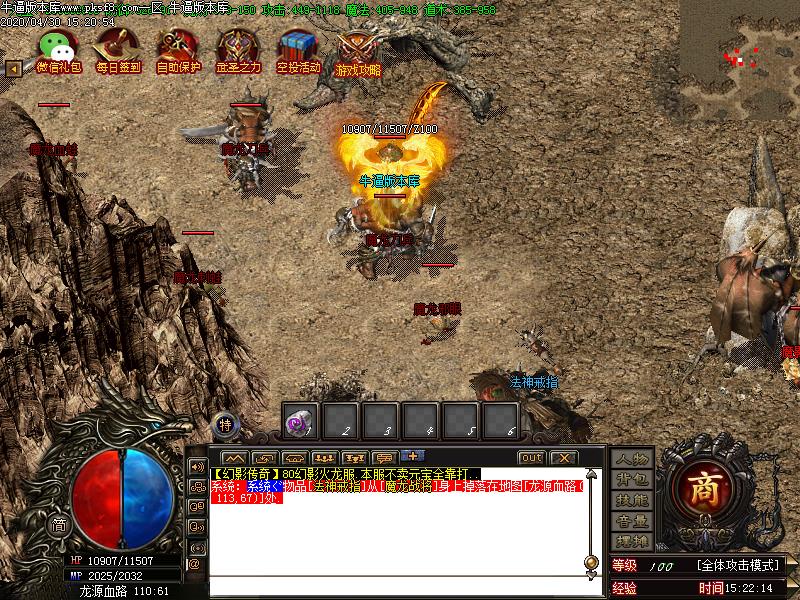Open the 每日签到 daily sign-in
The width and height of the screenshot is (800, 600).
117,47
